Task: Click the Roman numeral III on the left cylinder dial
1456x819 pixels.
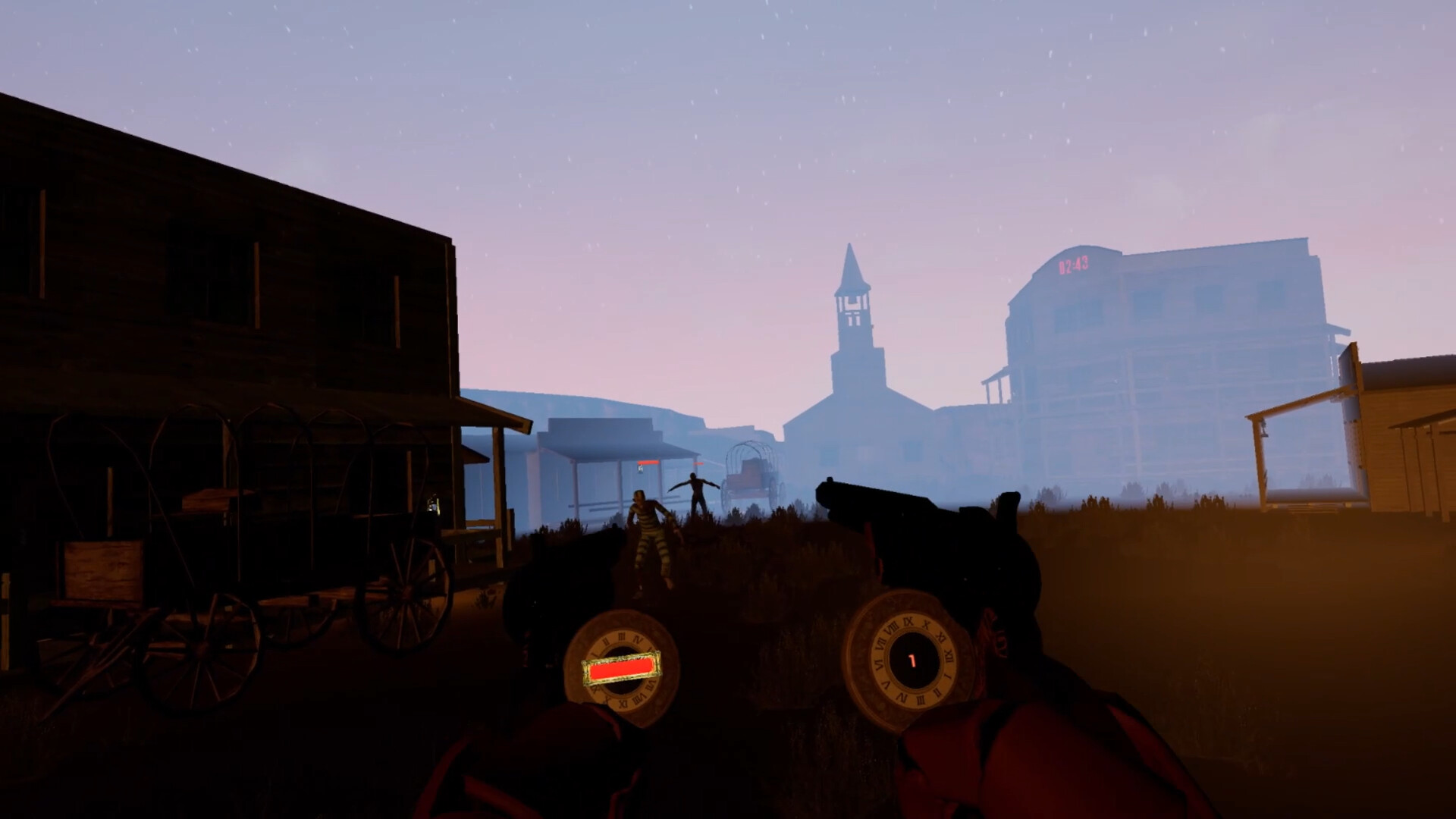Action: tap(623, 637)
